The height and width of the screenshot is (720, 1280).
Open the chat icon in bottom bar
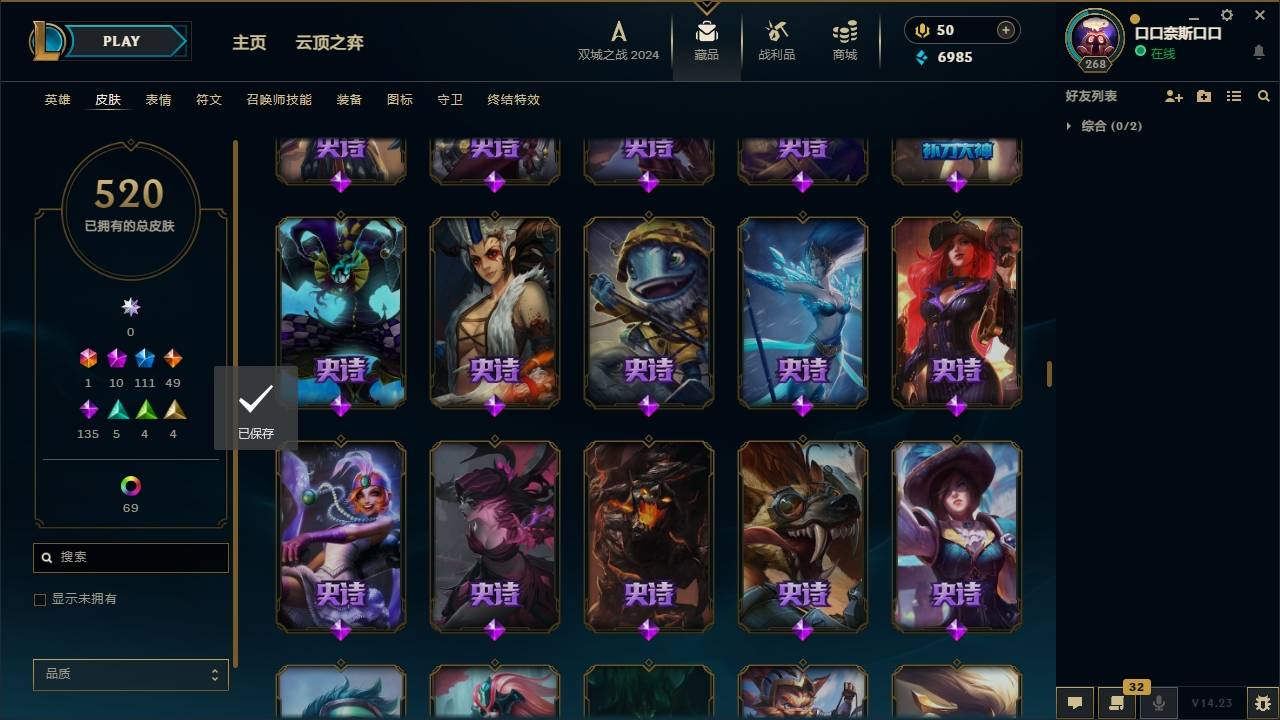1073,703
